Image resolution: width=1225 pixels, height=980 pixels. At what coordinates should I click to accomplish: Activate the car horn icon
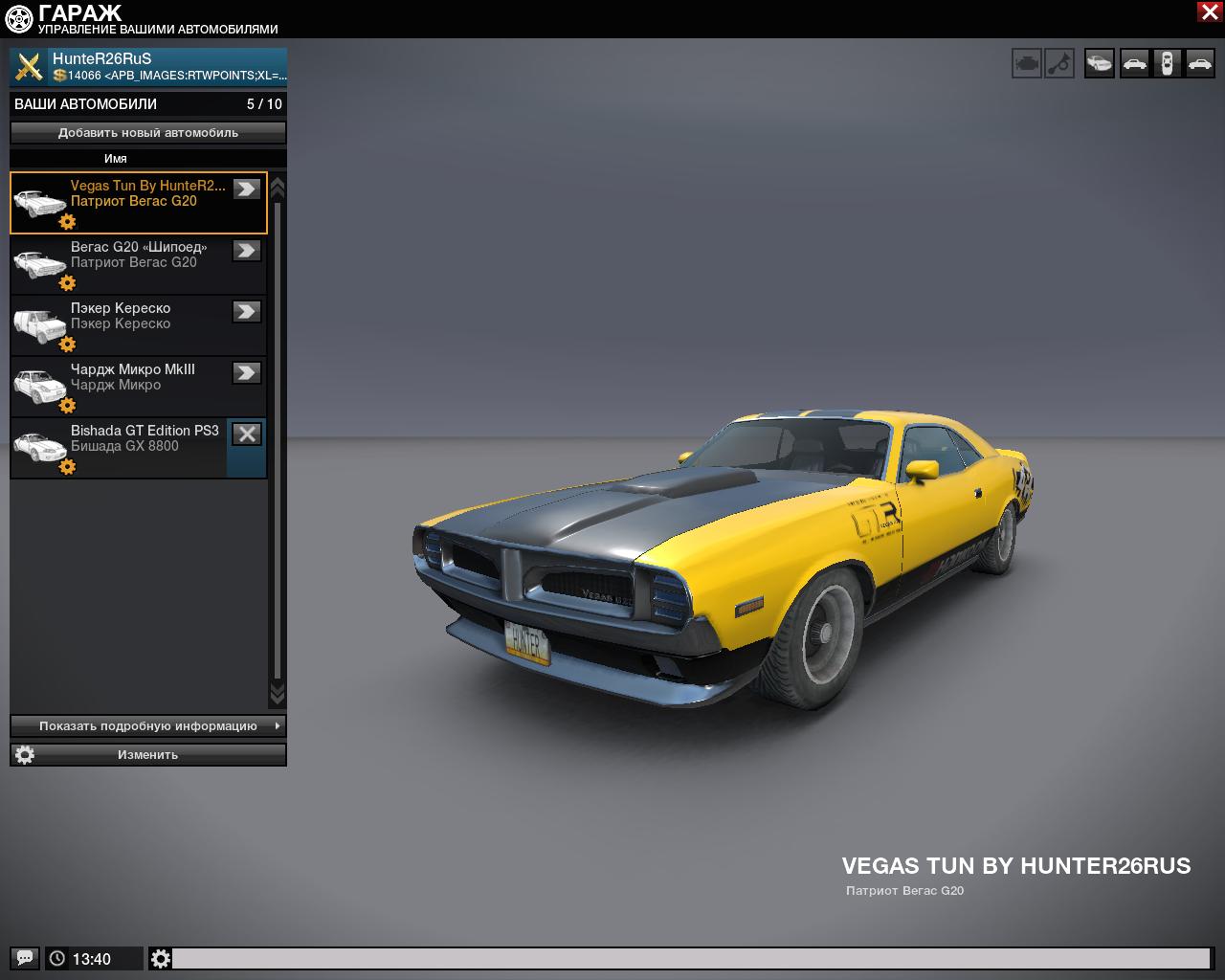click(x=1059, y=64)
